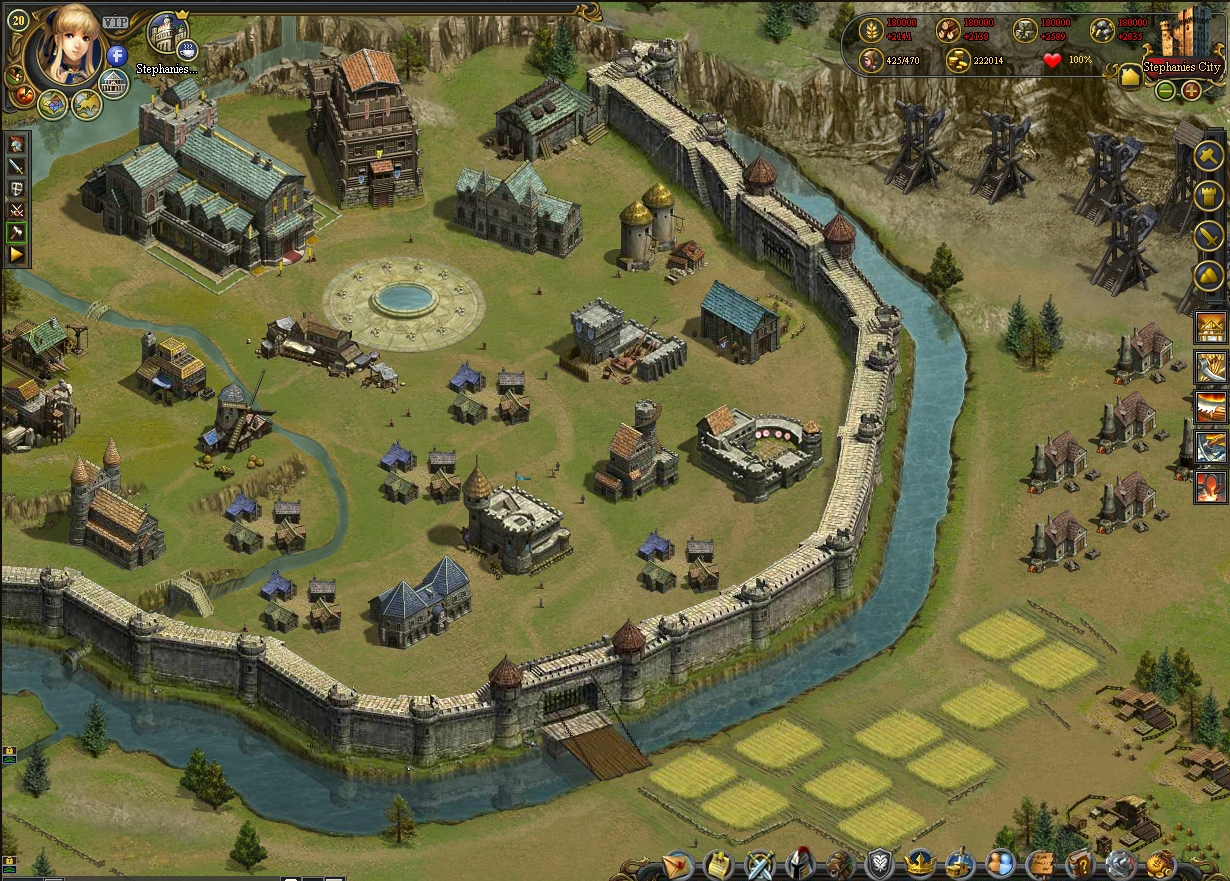The image size is (1230, 881).
Task: Zoom in with the red plus button
Action: tap(1191, 91)
